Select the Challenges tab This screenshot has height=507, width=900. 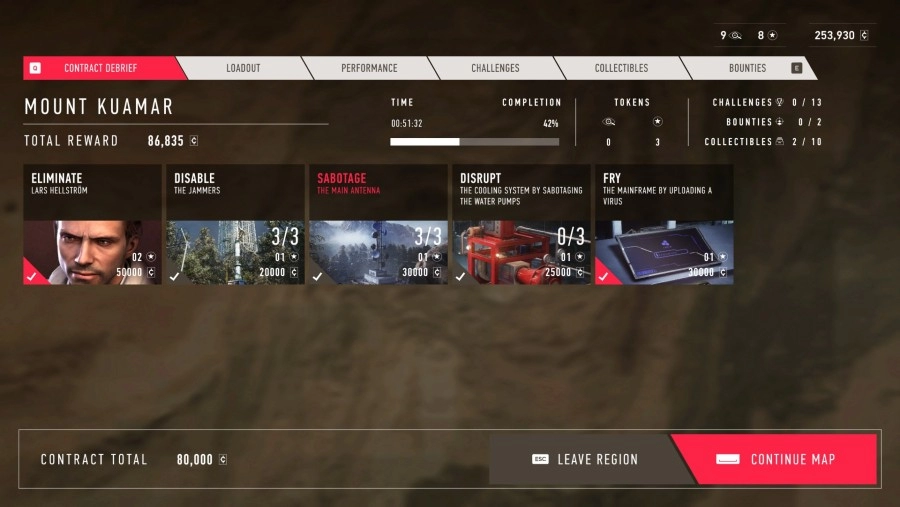(495, 68)
